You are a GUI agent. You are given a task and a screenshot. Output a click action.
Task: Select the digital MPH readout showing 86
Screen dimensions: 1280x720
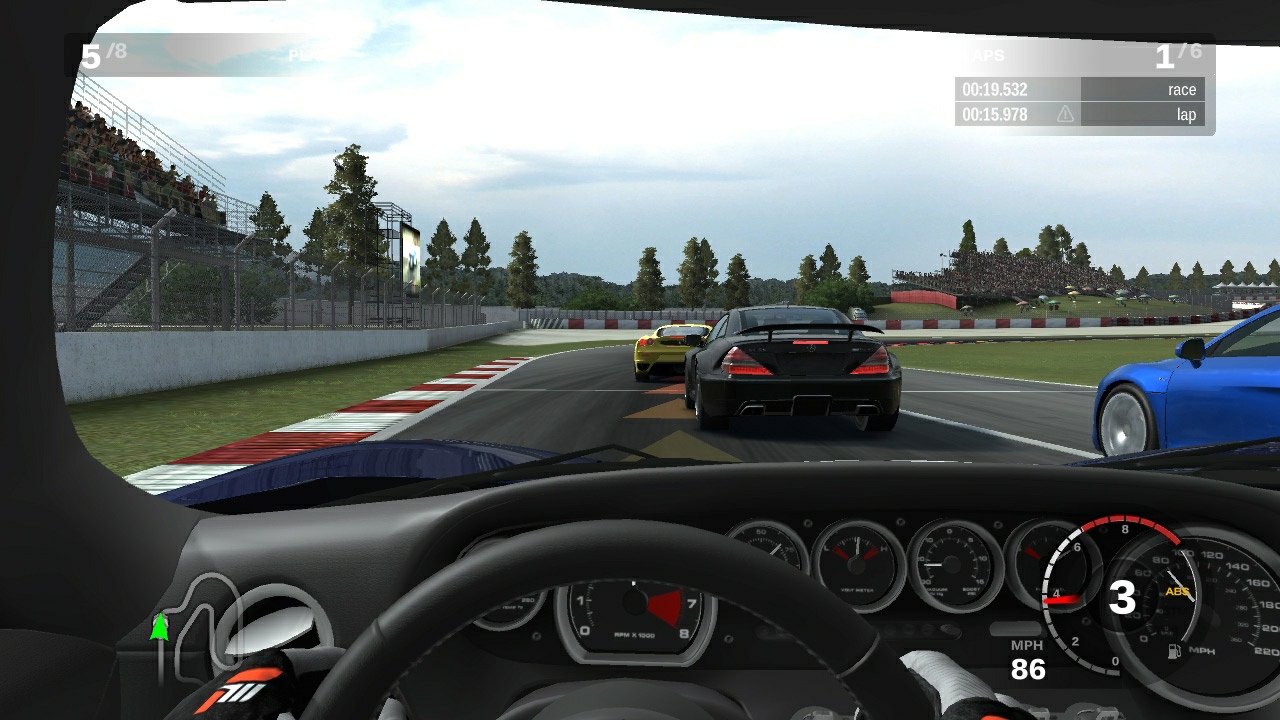pos(1029,669)
